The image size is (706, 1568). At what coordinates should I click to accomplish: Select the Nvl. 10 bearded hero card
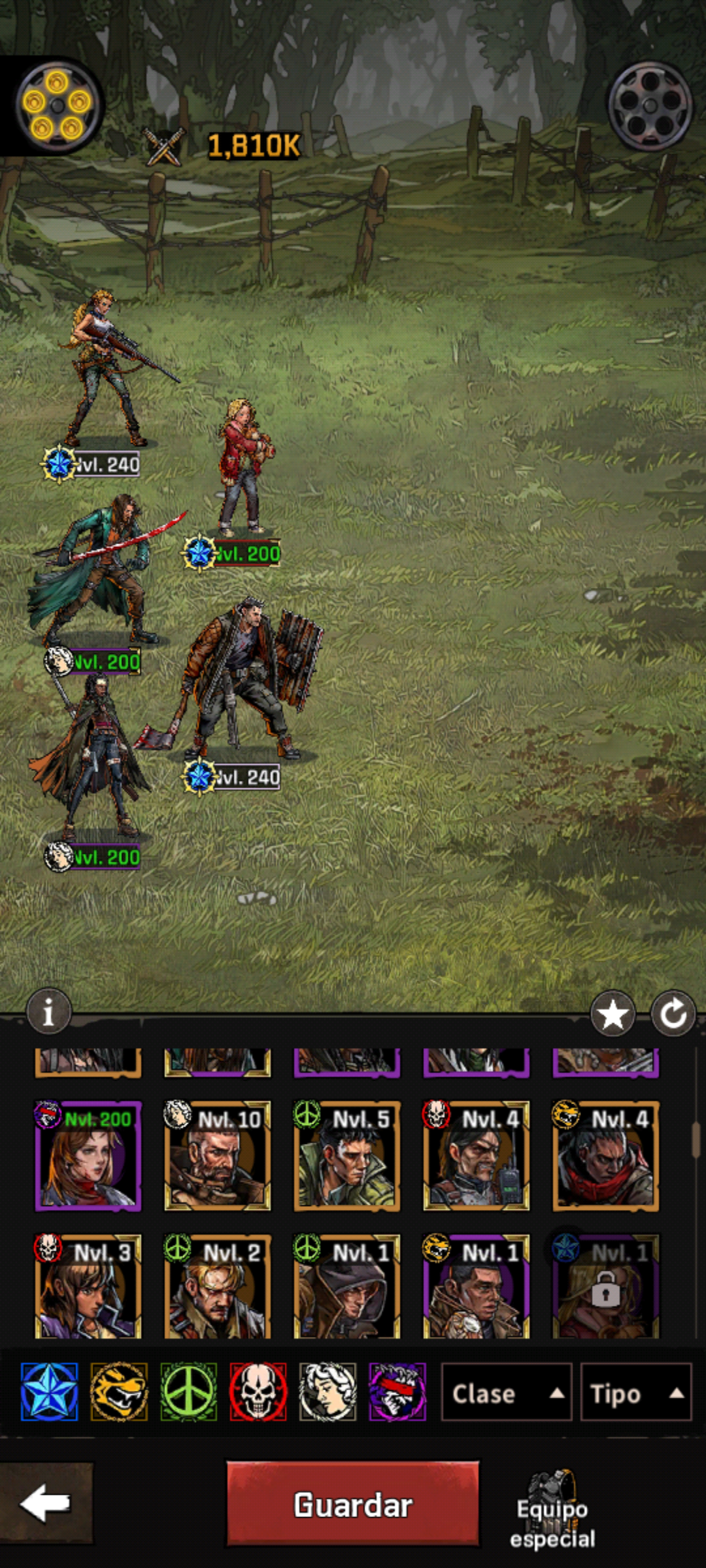coord(217,1156)
